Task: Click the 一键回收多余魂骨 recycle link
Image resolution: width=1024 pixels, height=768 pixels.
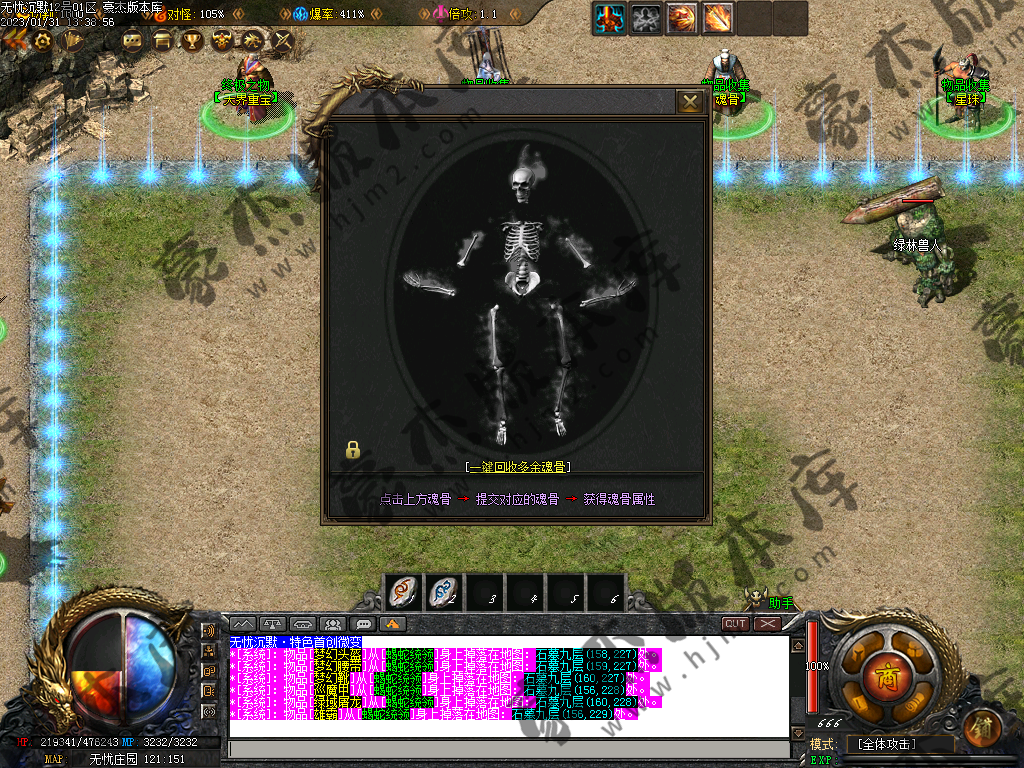Action: point(518,467)
